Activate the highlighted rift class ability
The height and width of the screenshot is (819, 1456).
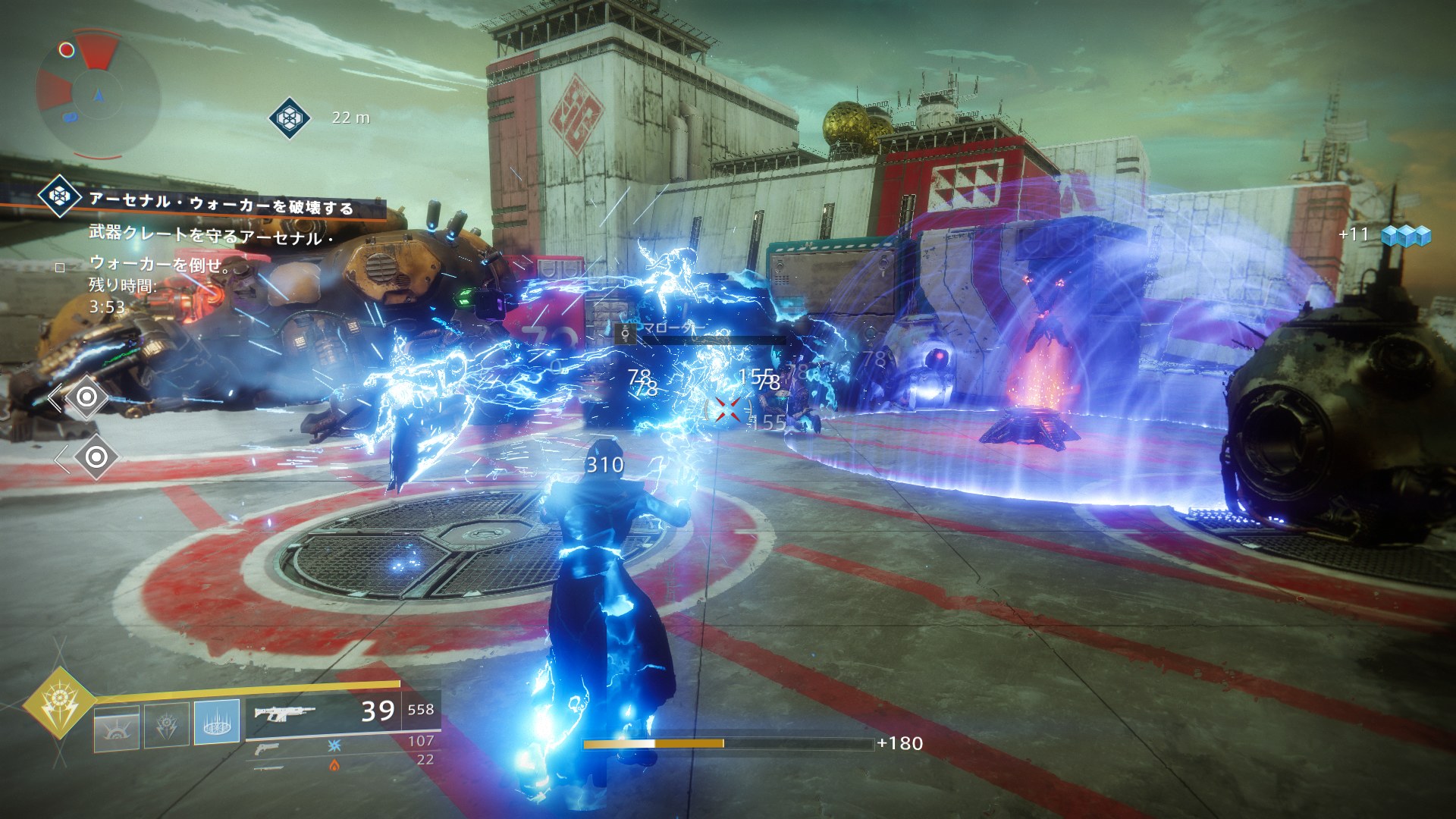[x=217, y=722]
